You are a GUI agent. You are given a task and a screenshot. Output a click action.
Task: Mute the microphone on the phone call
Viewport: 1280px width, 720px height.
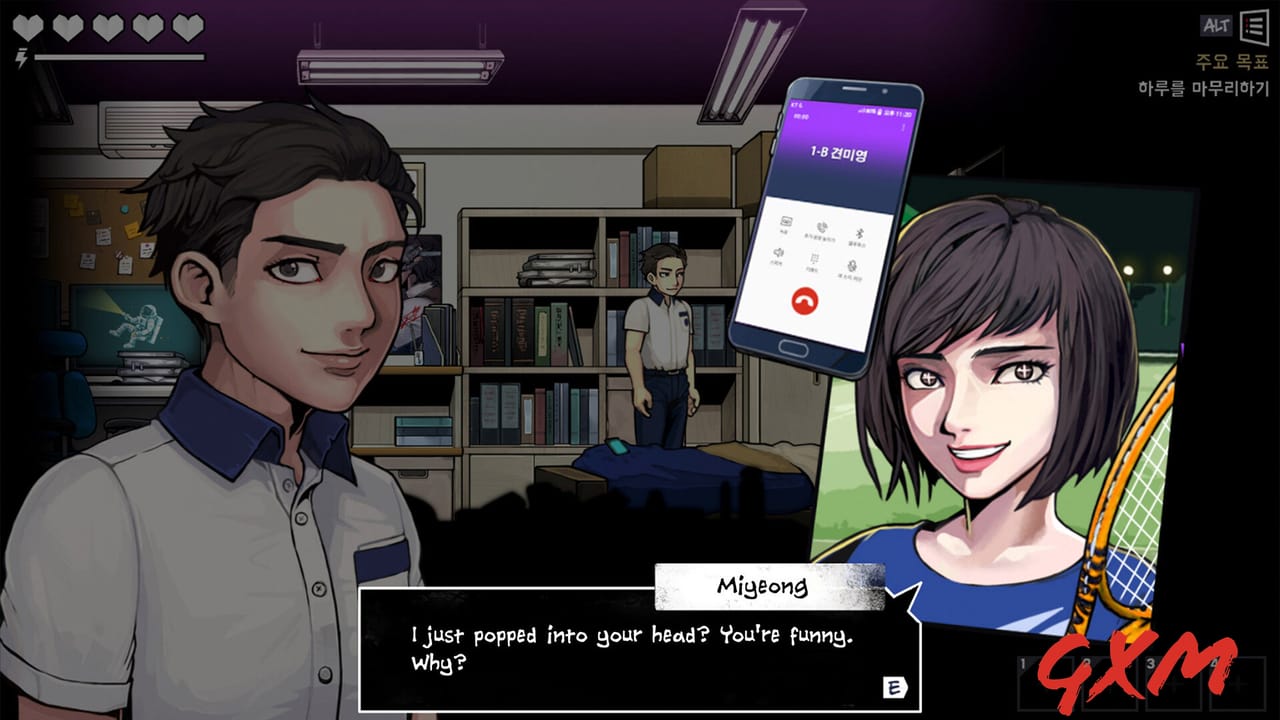[853, 265]
